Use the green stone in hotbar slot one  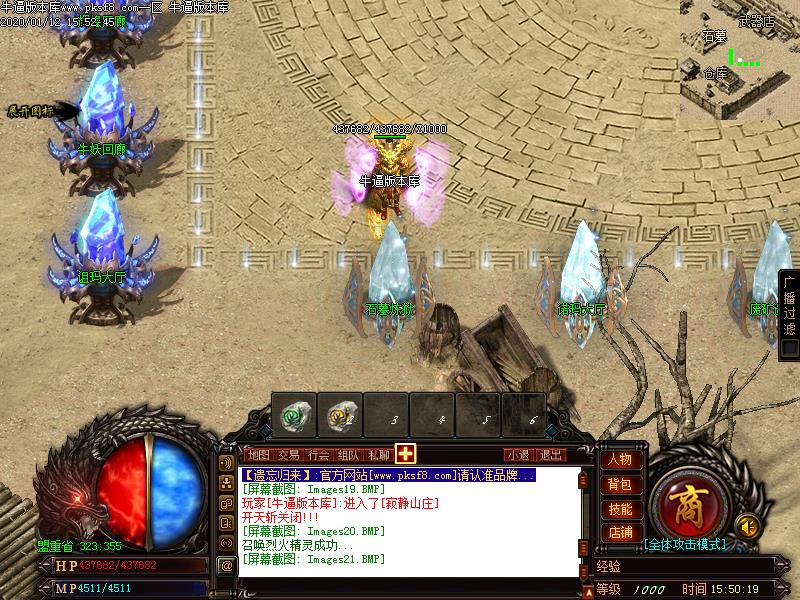(294, 413)
